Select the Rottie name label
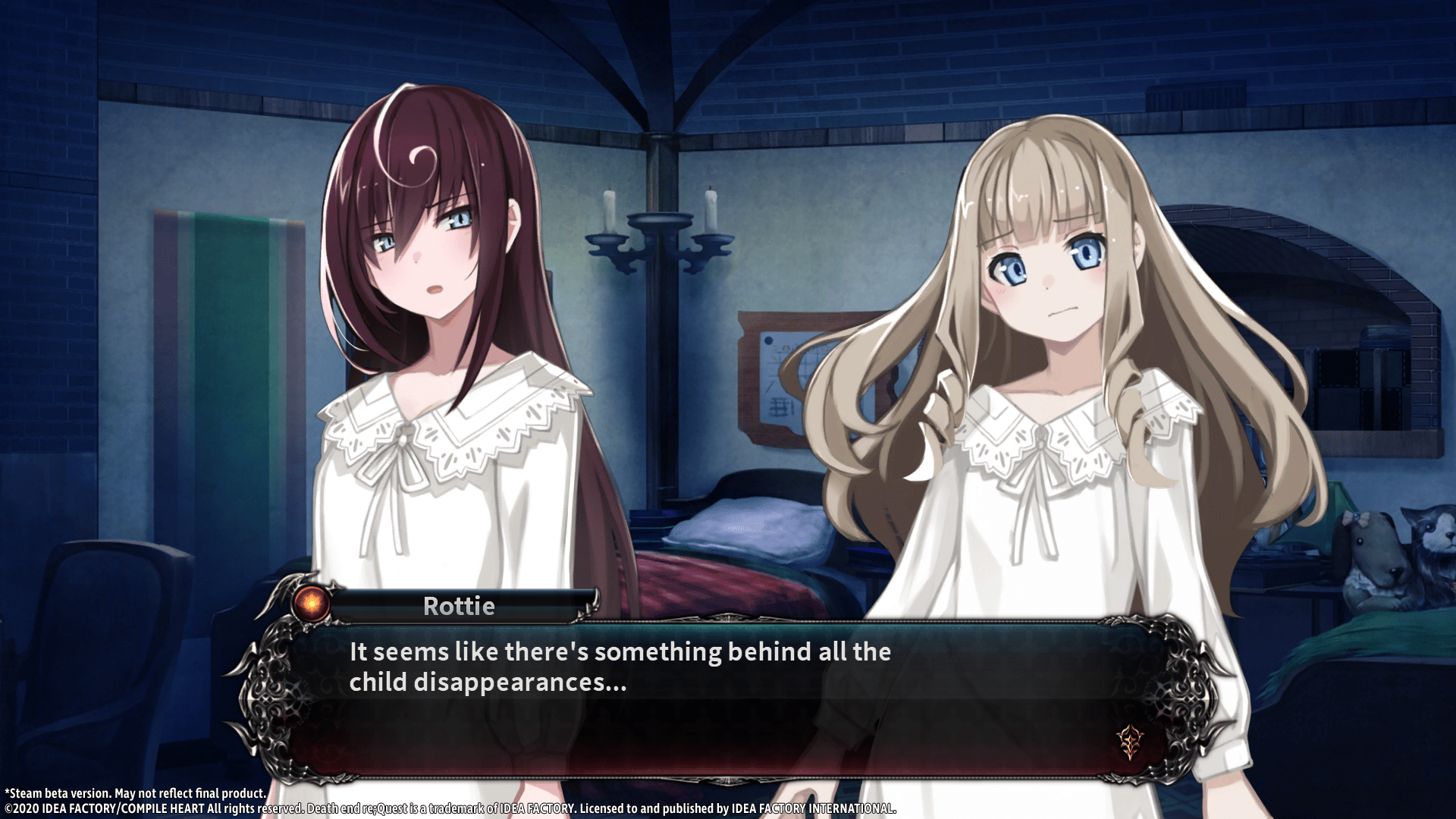This screenshot has width=1456, height=819. (x=458, y=606)
